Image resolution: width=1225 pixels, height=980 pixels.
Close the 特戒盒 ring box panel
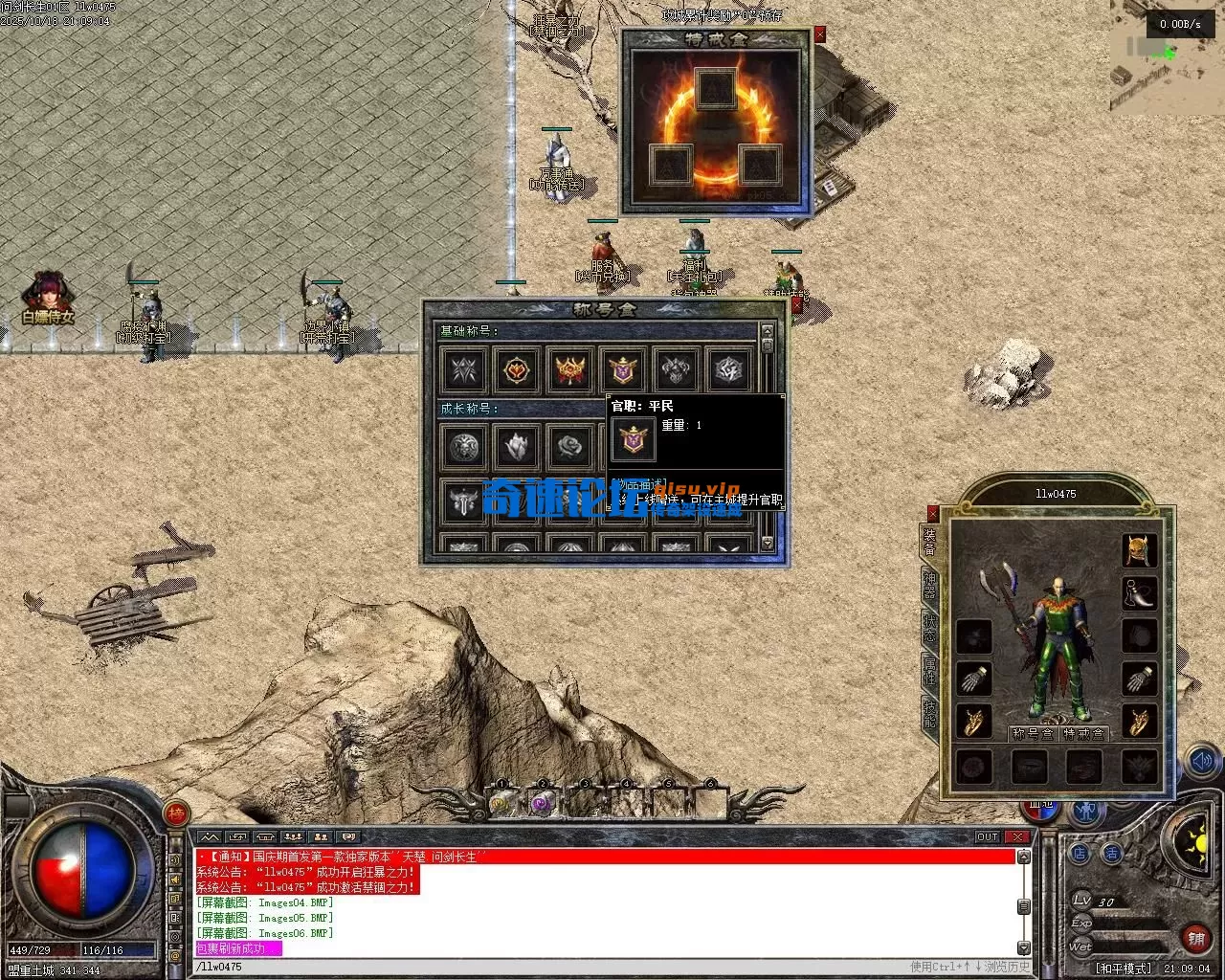click(x=819, y=34)
